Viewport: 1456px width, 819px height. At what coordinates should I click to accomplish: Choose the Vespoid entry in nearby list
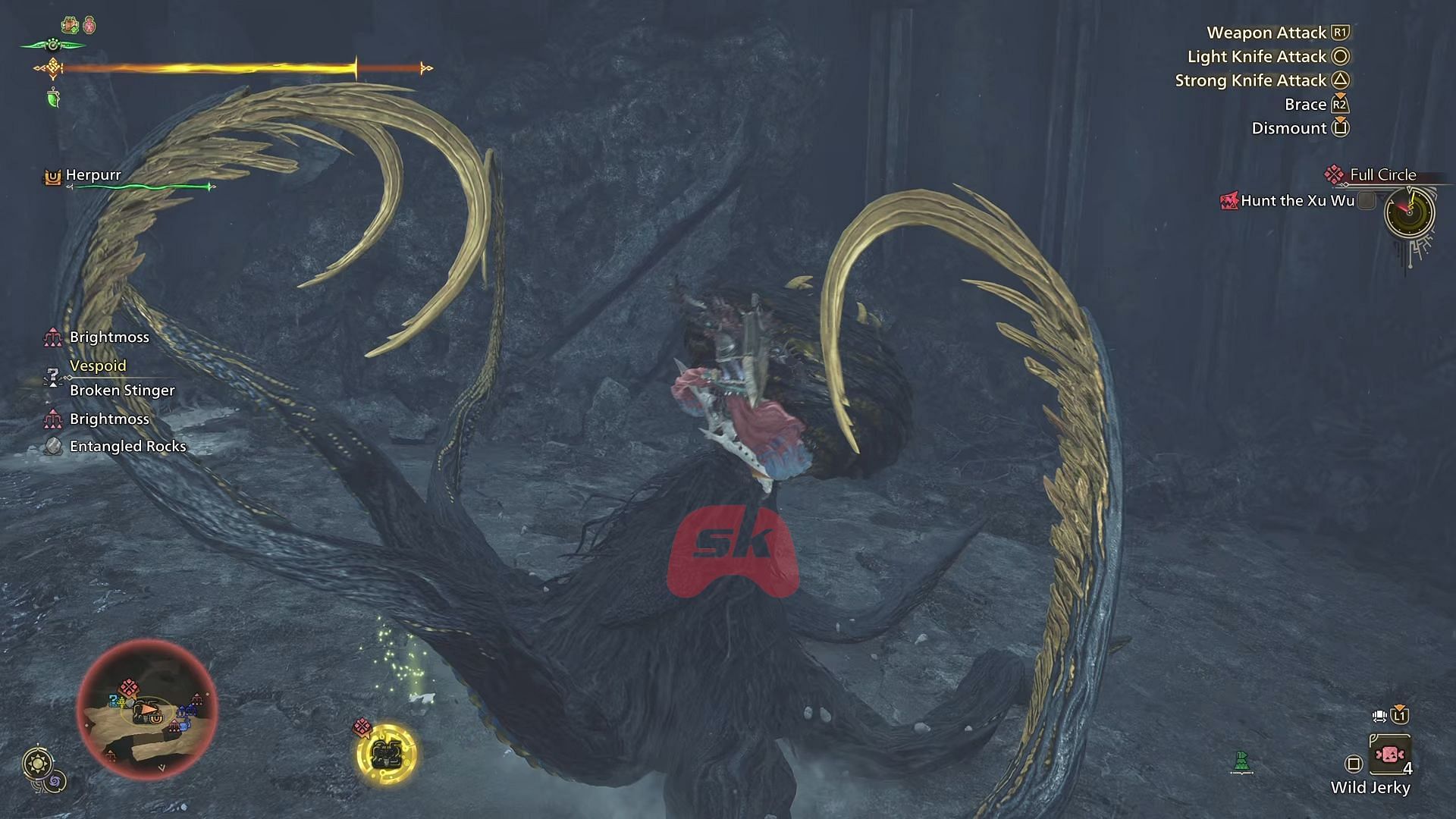coord(98,366)
